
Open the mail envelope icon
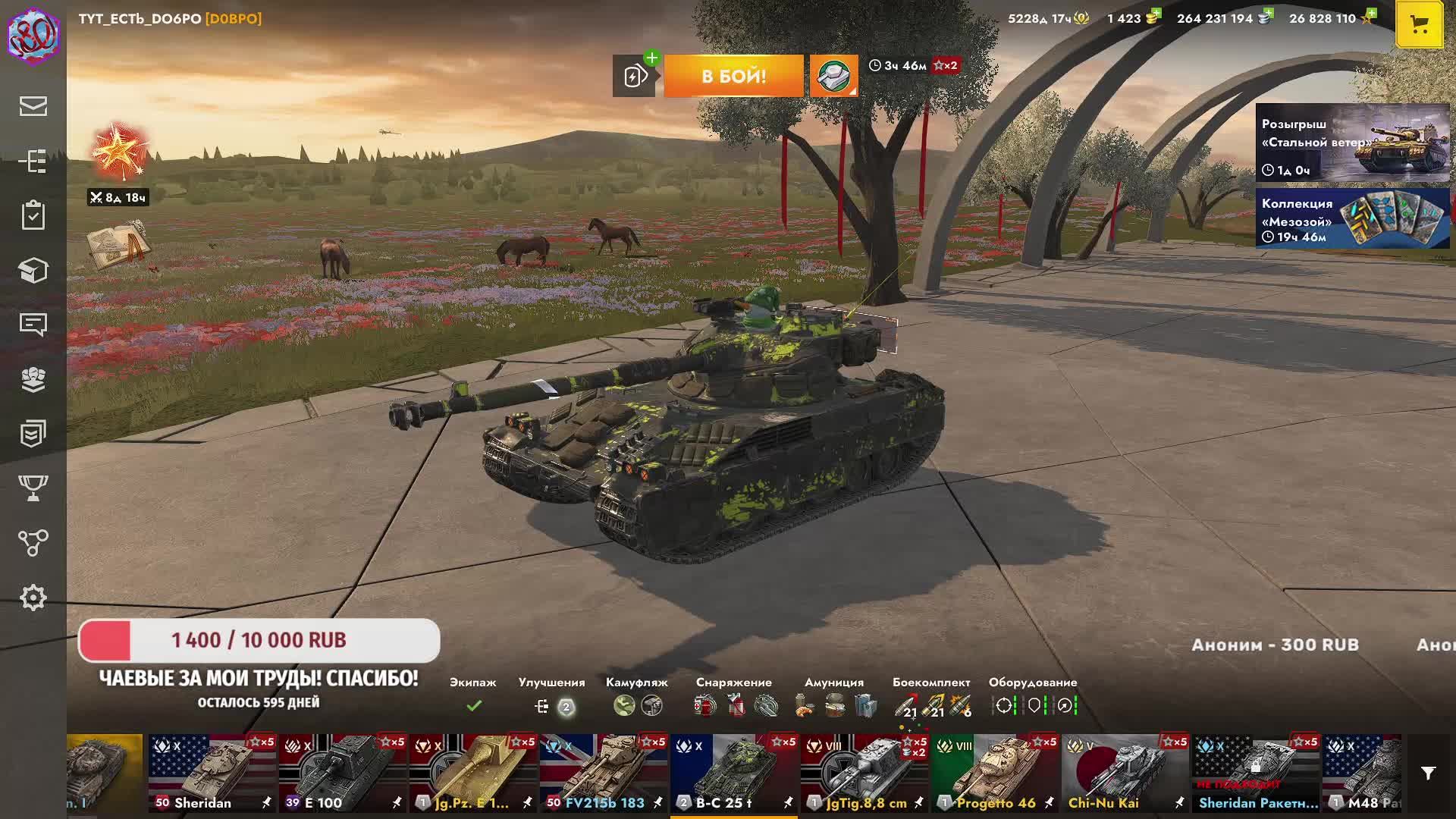[x=33, y=106]
